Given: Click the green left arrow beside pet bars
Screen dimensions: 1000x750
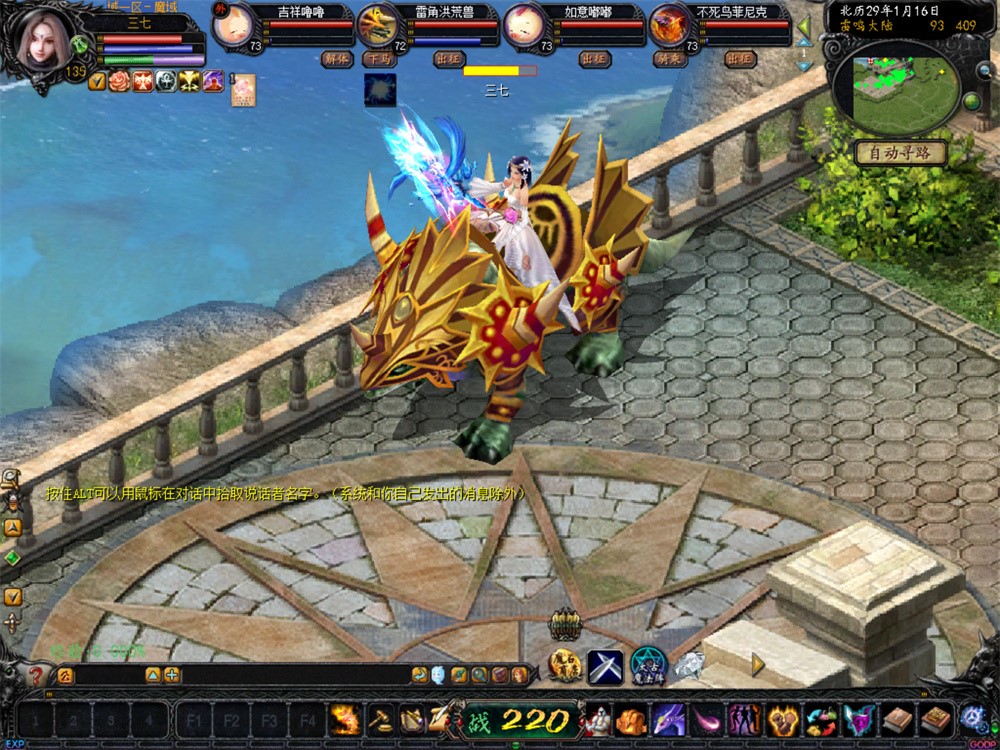Looking at the screenshot, I should click(x=803, y=28).
